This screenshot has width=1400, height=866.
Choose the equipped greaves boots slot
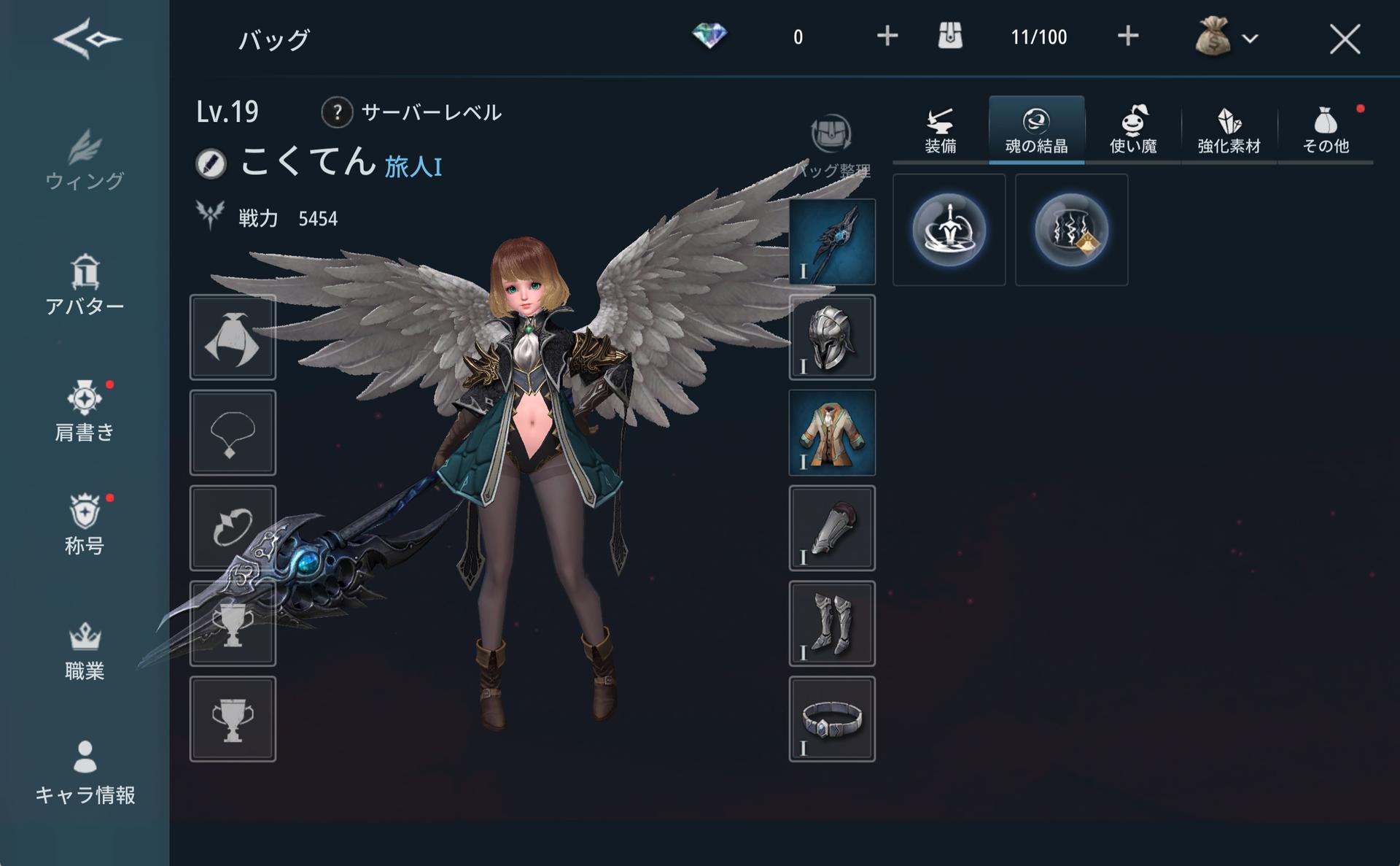point(832,624)
